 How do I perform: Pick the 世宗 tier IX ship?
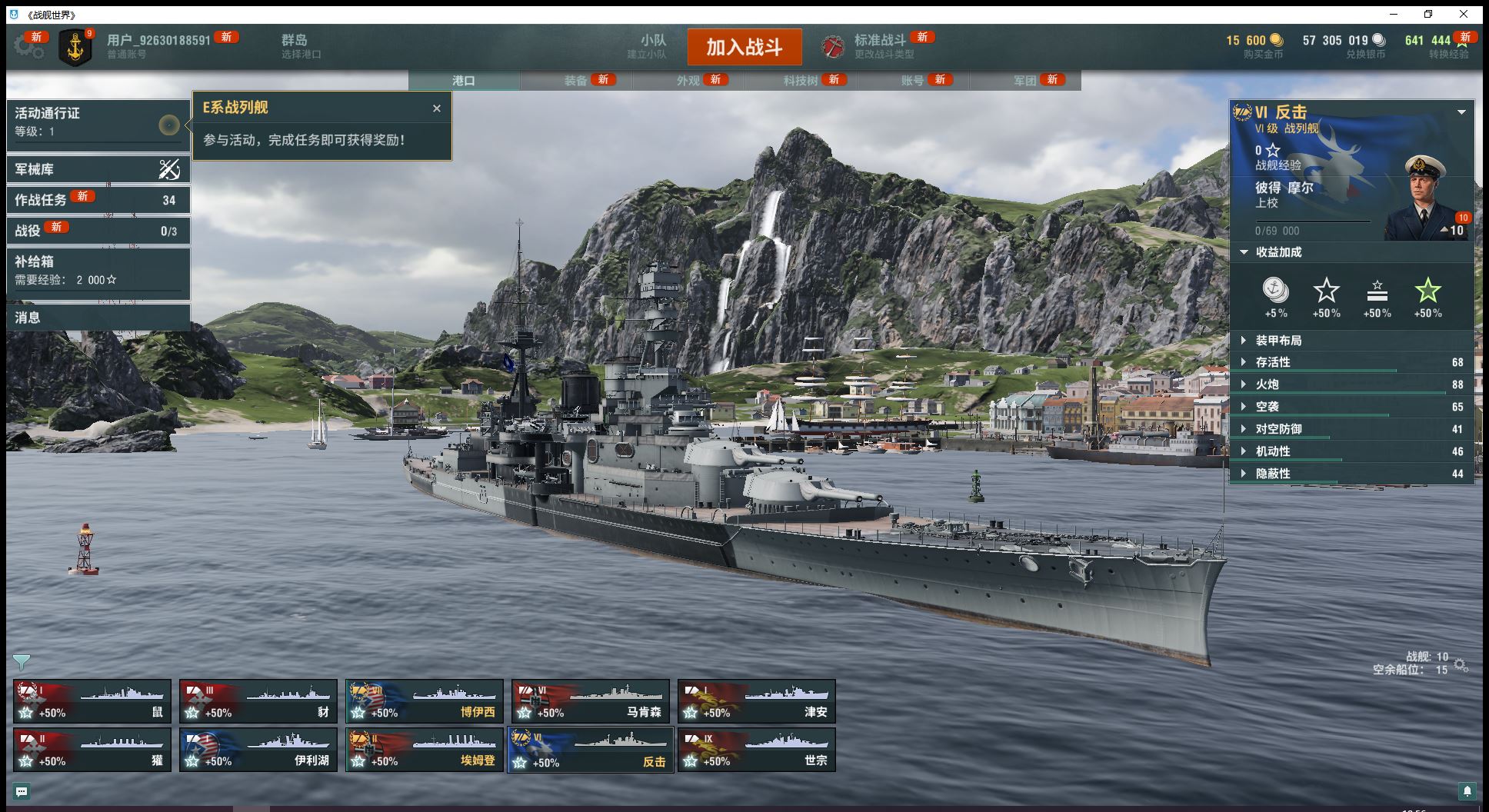click(757, 750)
